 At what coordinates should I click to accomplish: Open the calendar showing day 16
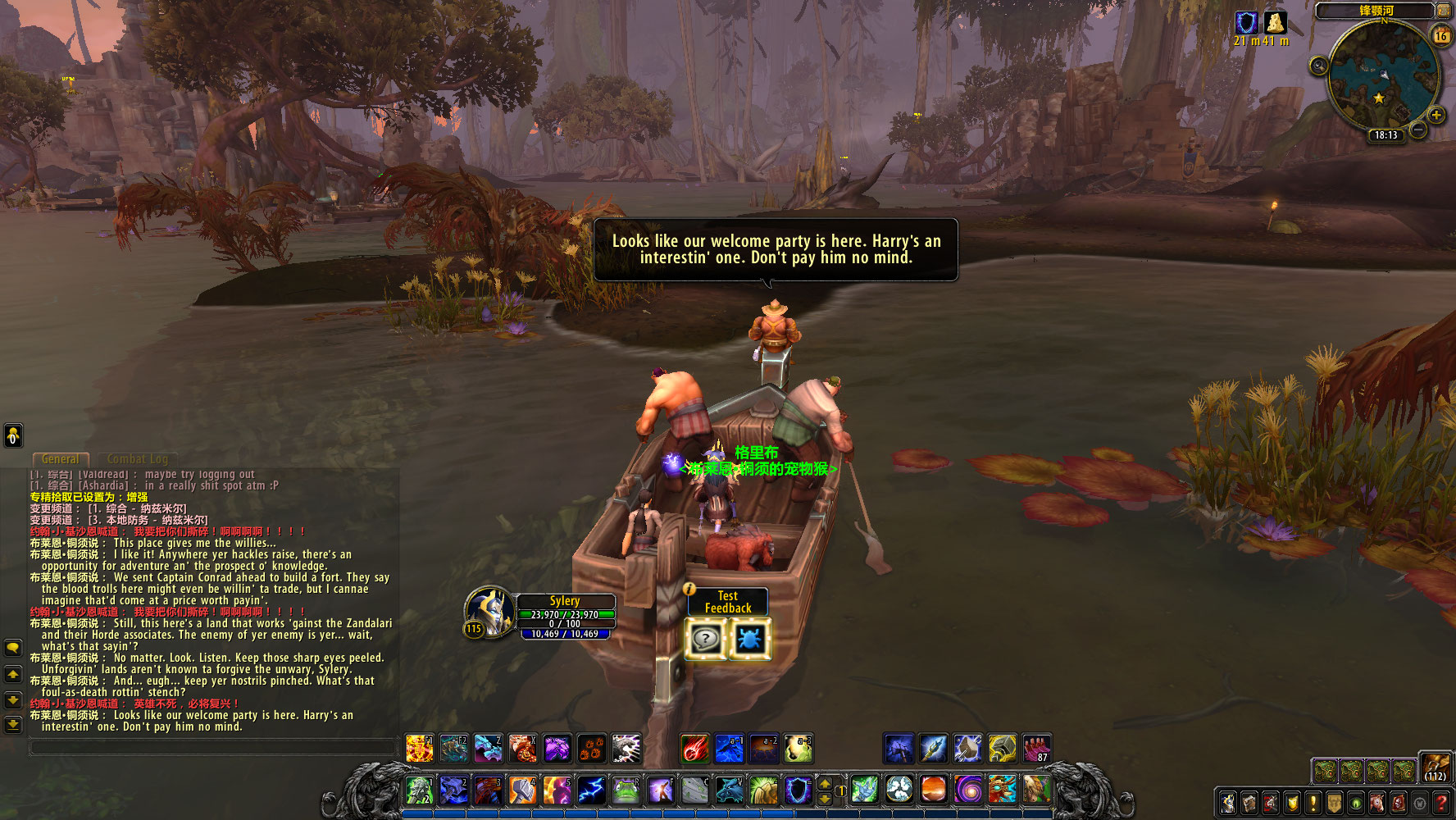1440,36
